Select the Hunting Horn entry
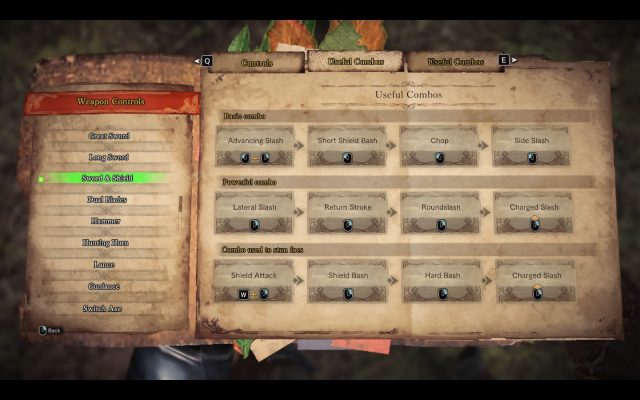The image size is (640, 400). click(107, 243)
